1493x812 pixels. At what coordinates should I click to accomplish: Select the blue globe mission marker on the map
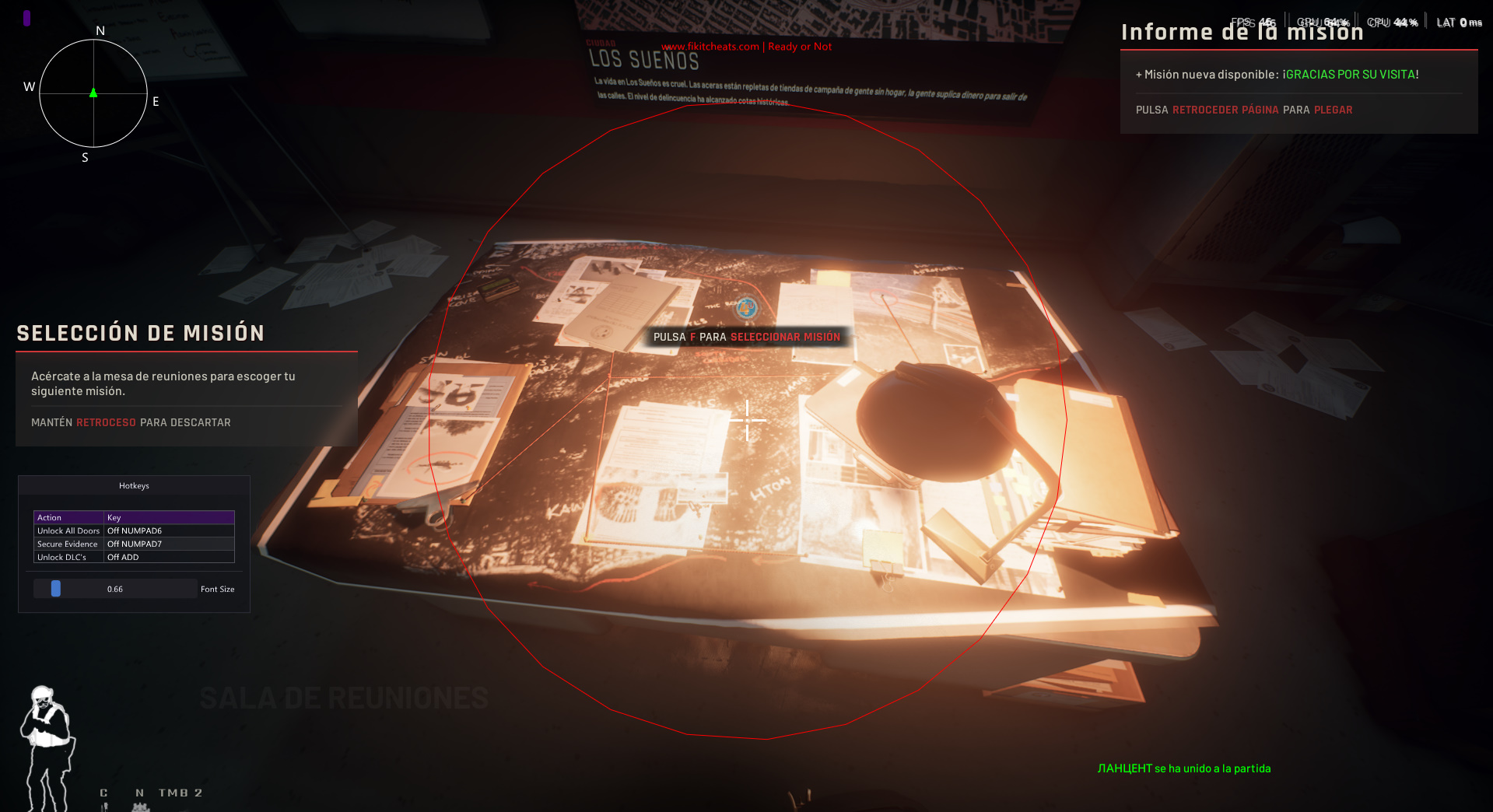click(x=746, y=308)
